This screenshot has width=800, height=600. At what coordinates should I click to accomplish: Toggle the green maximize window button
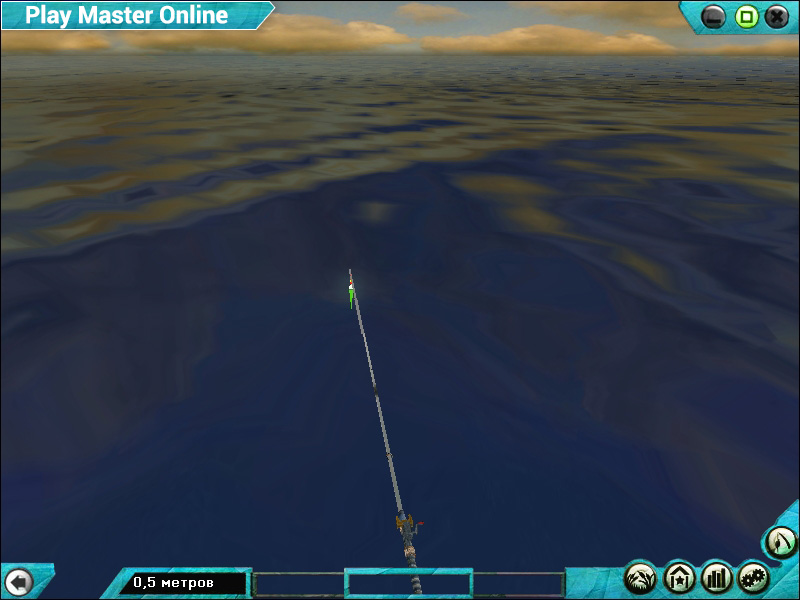[746, 16]
